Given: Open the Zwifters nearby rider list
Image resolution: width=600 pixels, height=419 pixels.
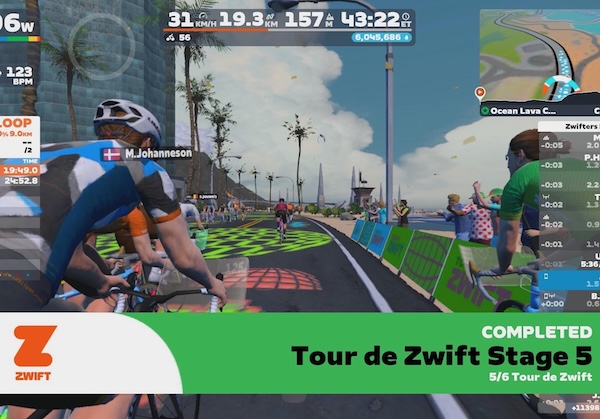Looking at the screenshot, I should click(x=568, y=127).
